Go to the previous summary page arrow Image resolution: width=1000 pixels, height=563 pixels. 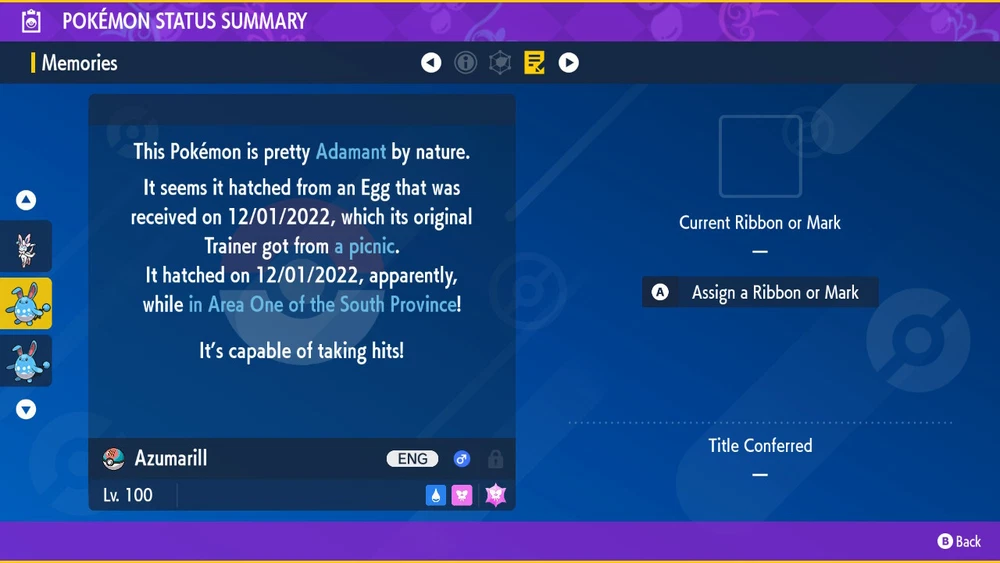click(431, 63)
